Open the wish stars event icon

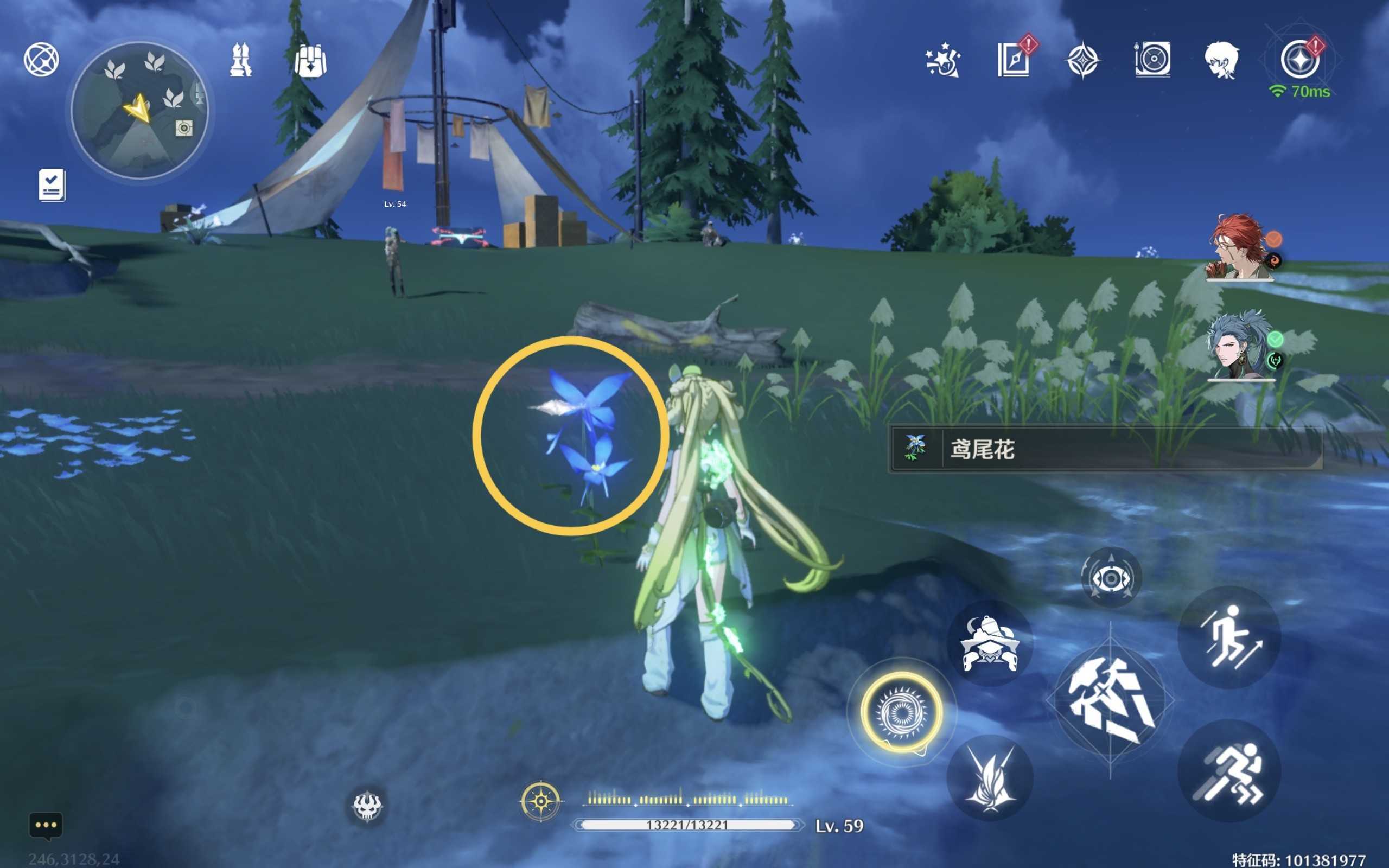pos(942,60)
